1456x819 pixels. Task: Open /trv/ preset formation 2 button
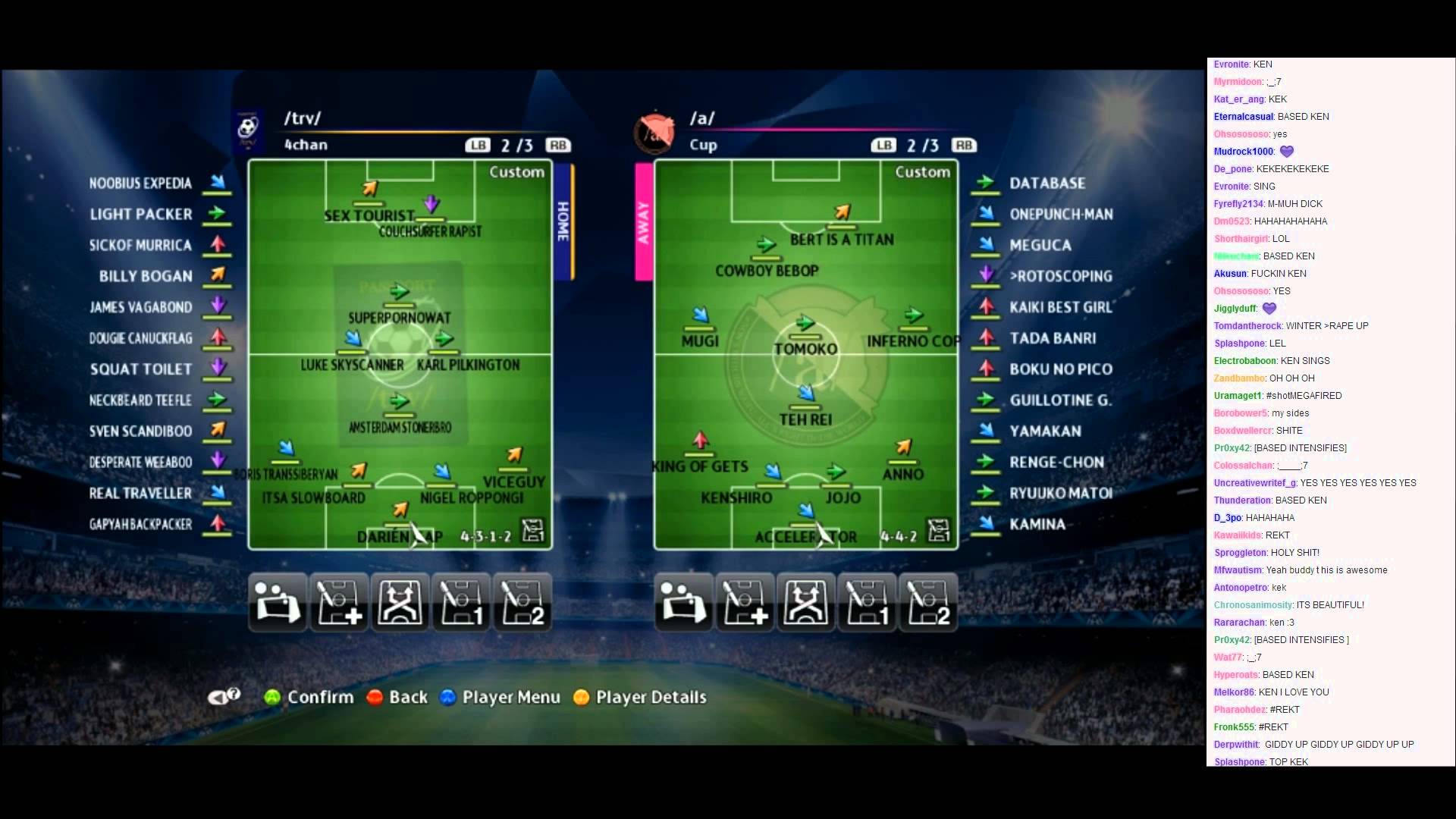pos(522,603)
